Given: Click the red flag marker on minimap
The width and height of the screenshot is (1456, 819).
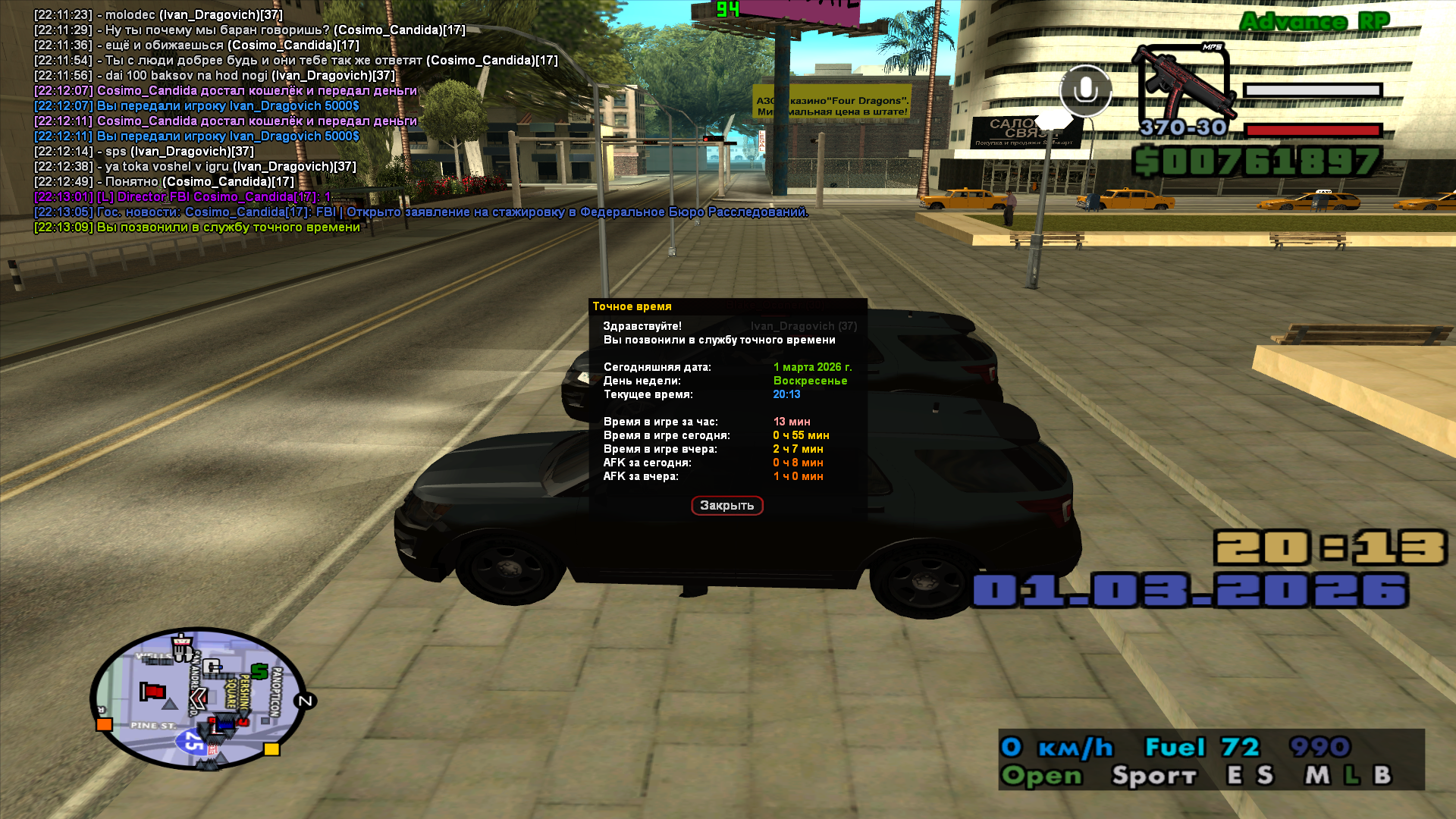Looking at the screenshot, I should click(x=153, y=691).
